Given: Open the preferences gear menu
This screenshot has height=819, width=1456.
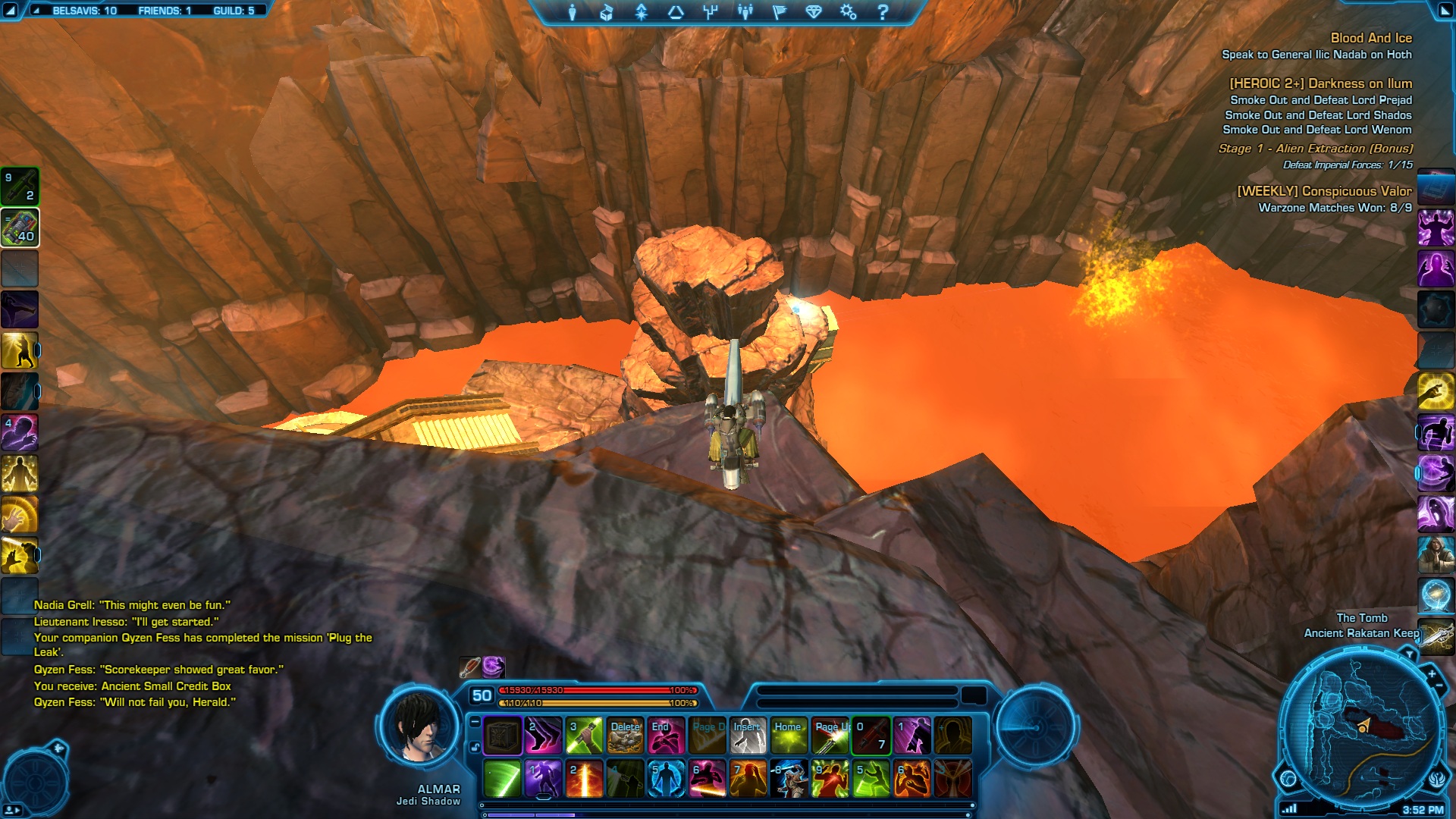Looking at the screenshot, I should 848,12.
